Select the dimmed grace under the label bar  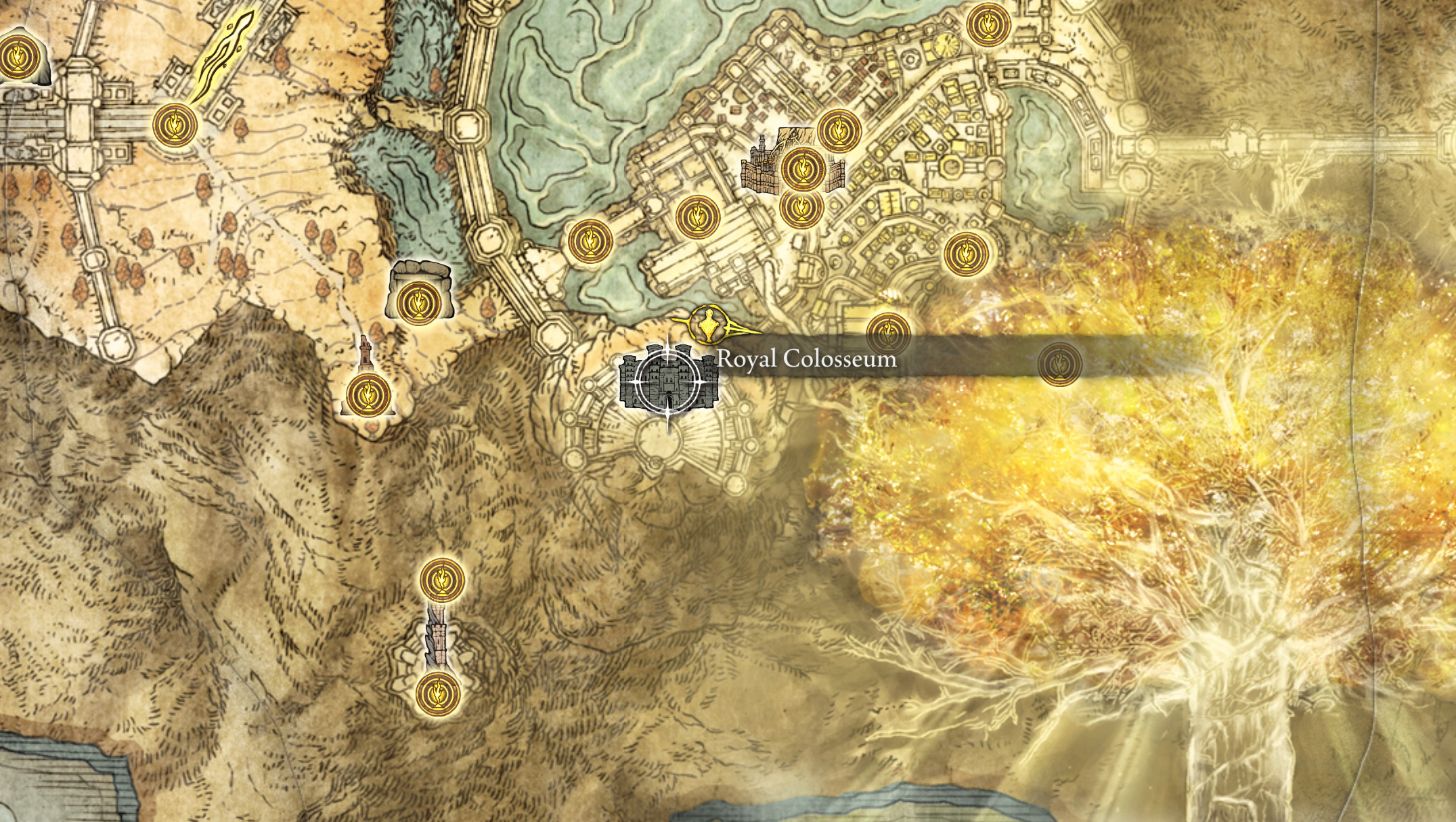(x=1059, y=363)
